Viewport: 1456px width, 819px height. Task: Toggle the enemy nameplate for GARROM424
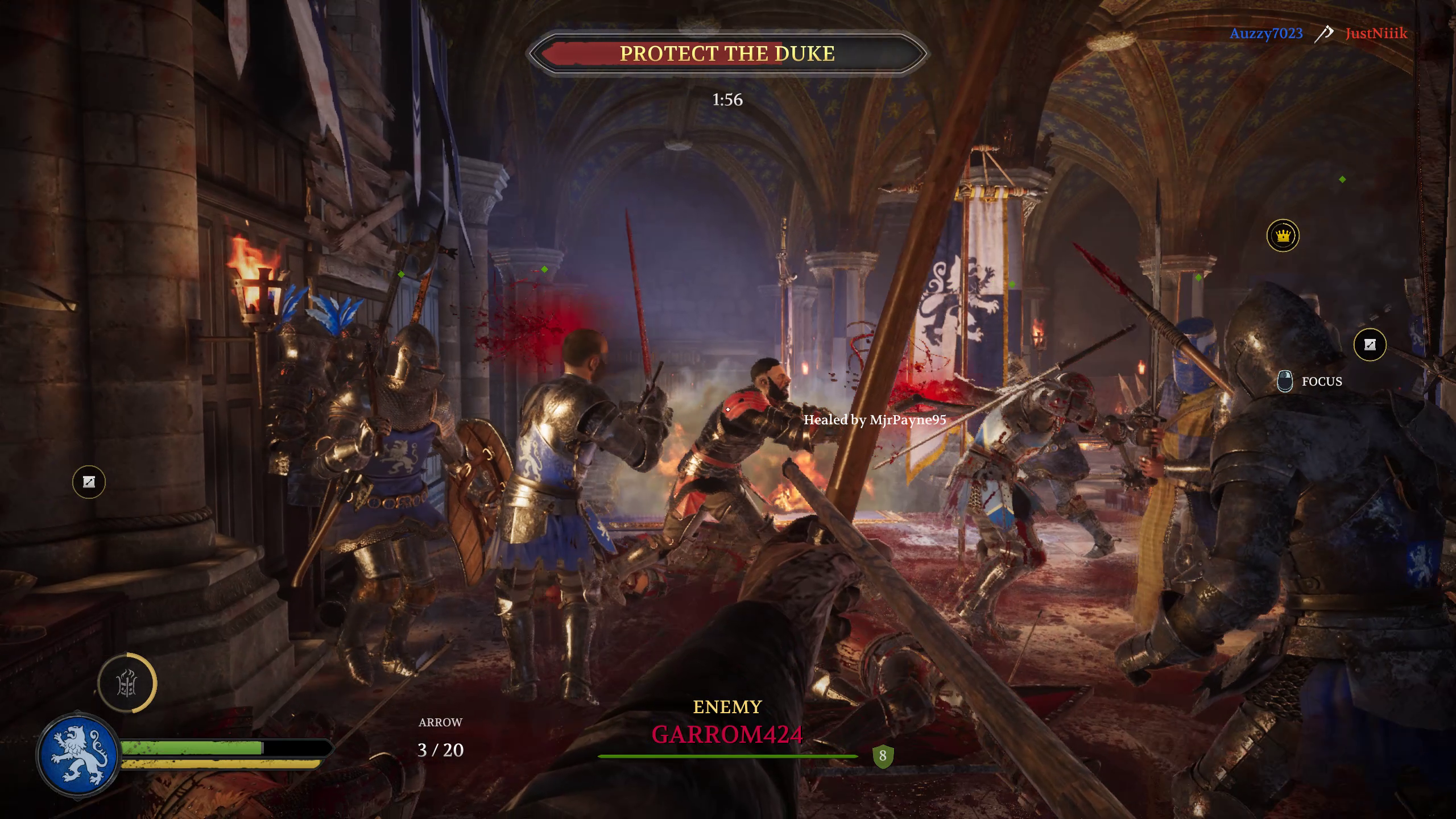pyautogui.click(x=728, y=734)
